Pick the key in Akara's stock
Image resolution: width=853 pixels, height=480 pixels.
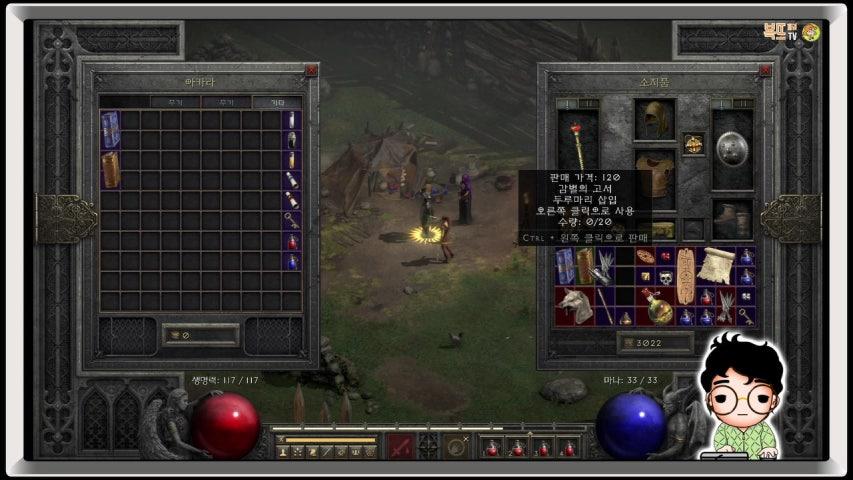tap(292, 219)
